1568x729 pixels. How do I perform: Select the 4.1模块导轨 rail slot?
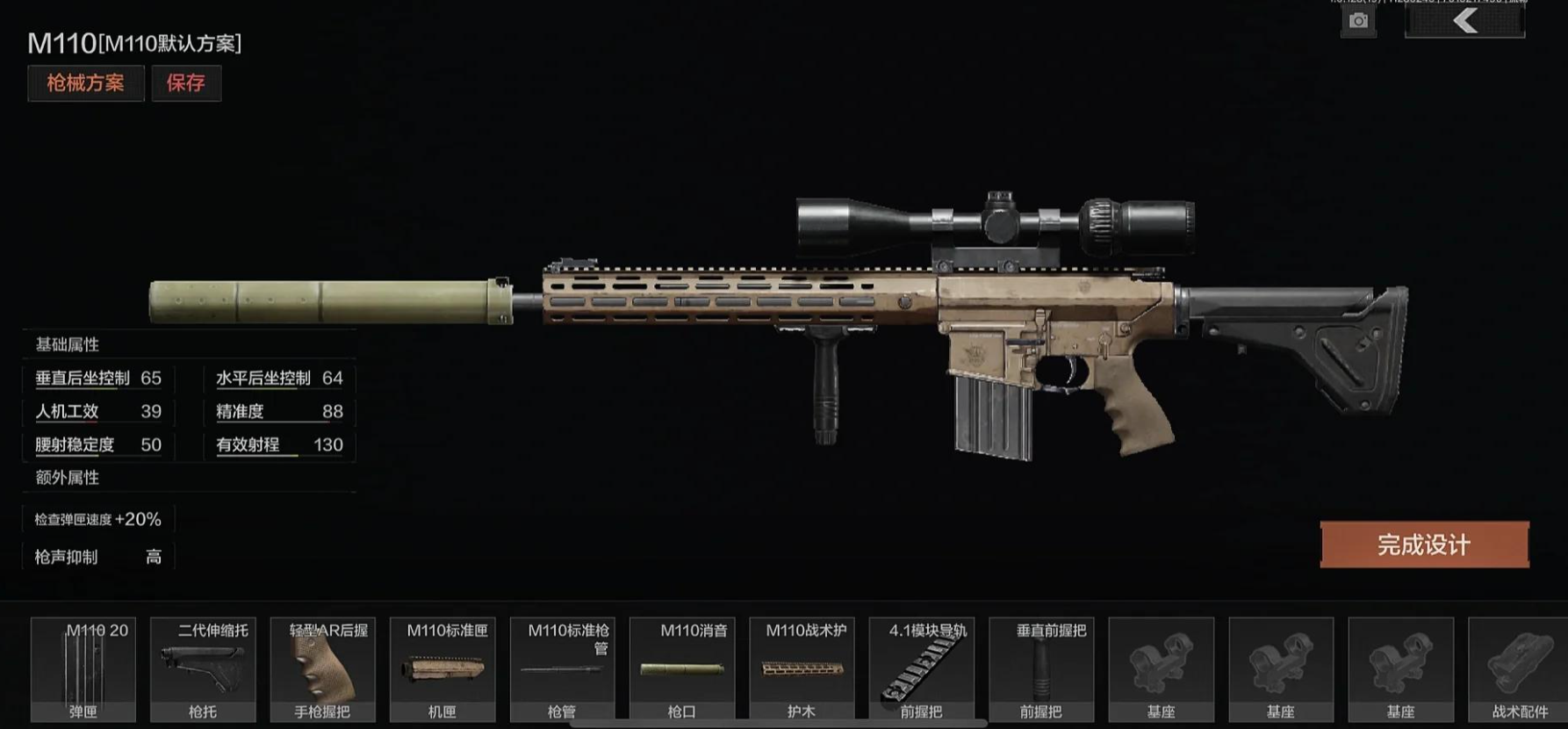(x=922, y=669)
